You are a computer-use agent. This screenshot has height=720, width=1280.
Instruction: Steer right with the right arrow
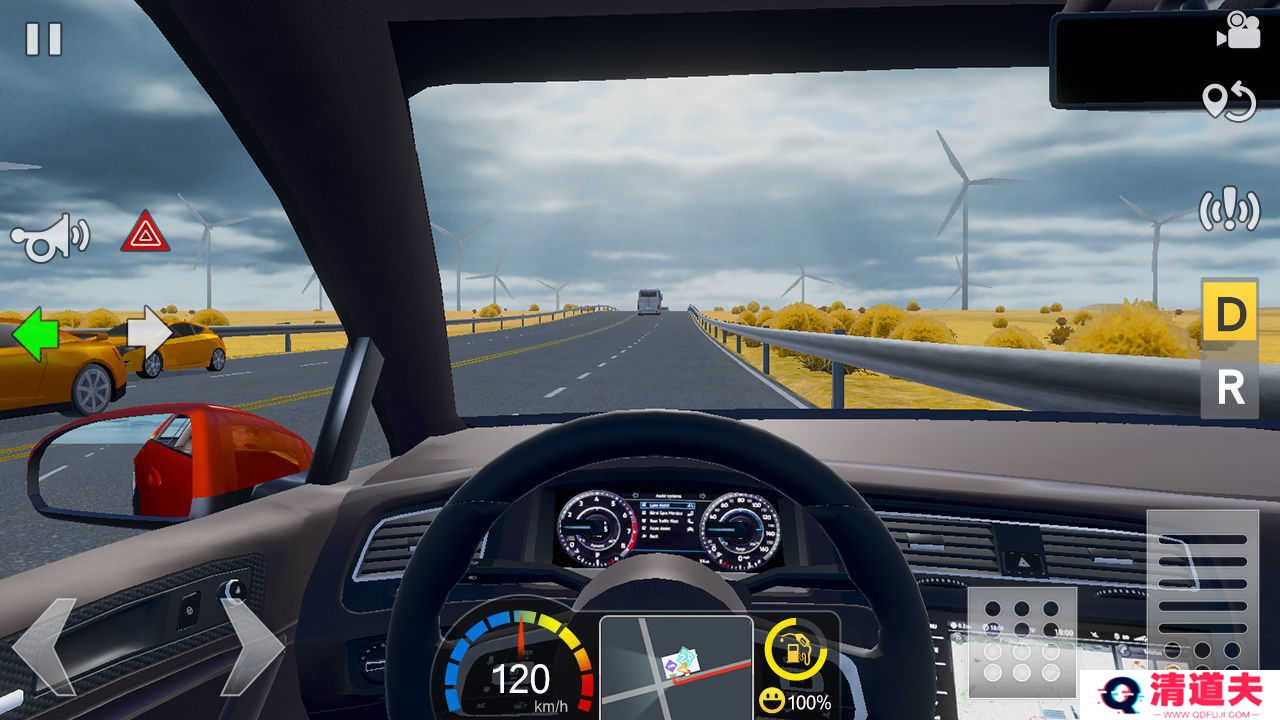pos(250,646)
